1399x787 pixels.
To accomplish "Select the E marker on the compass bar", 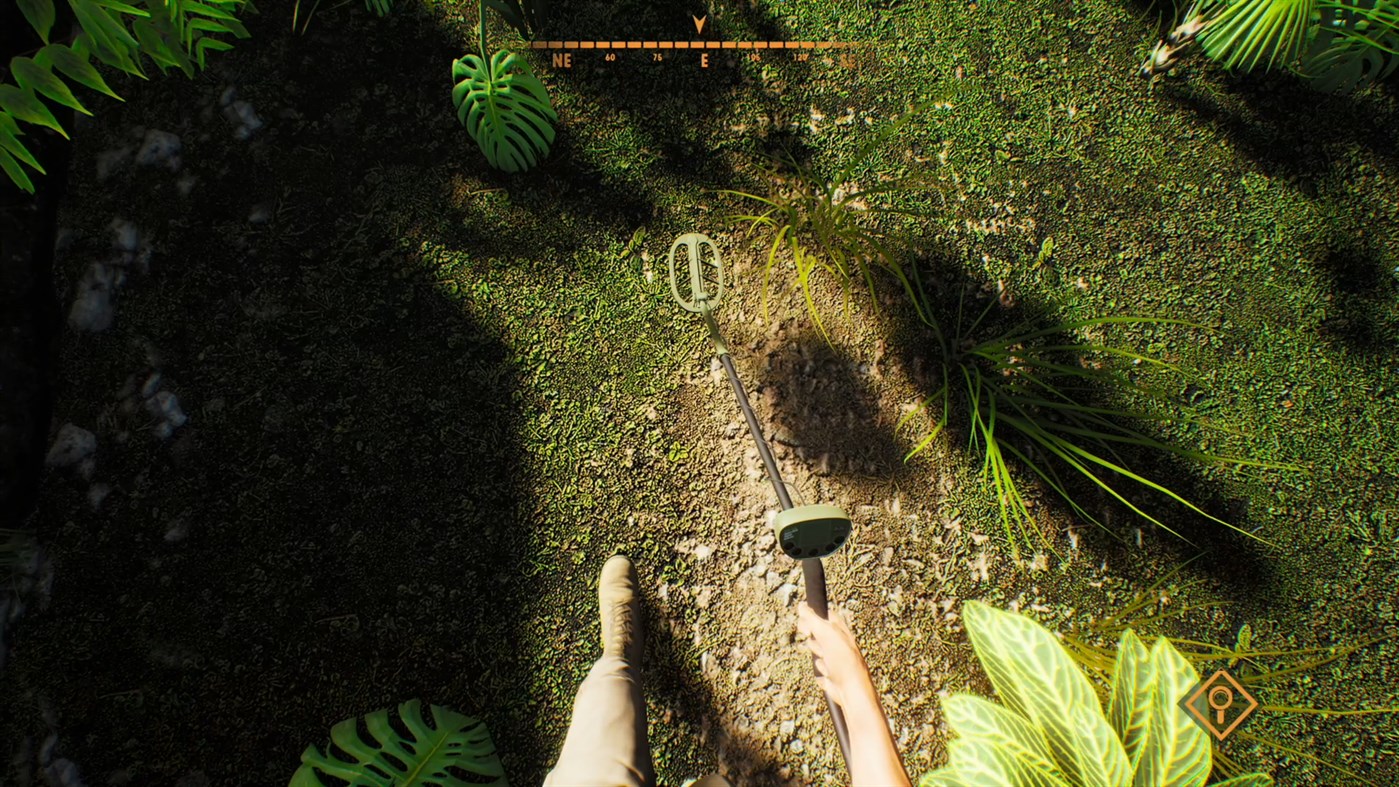I will pos(704,61).
